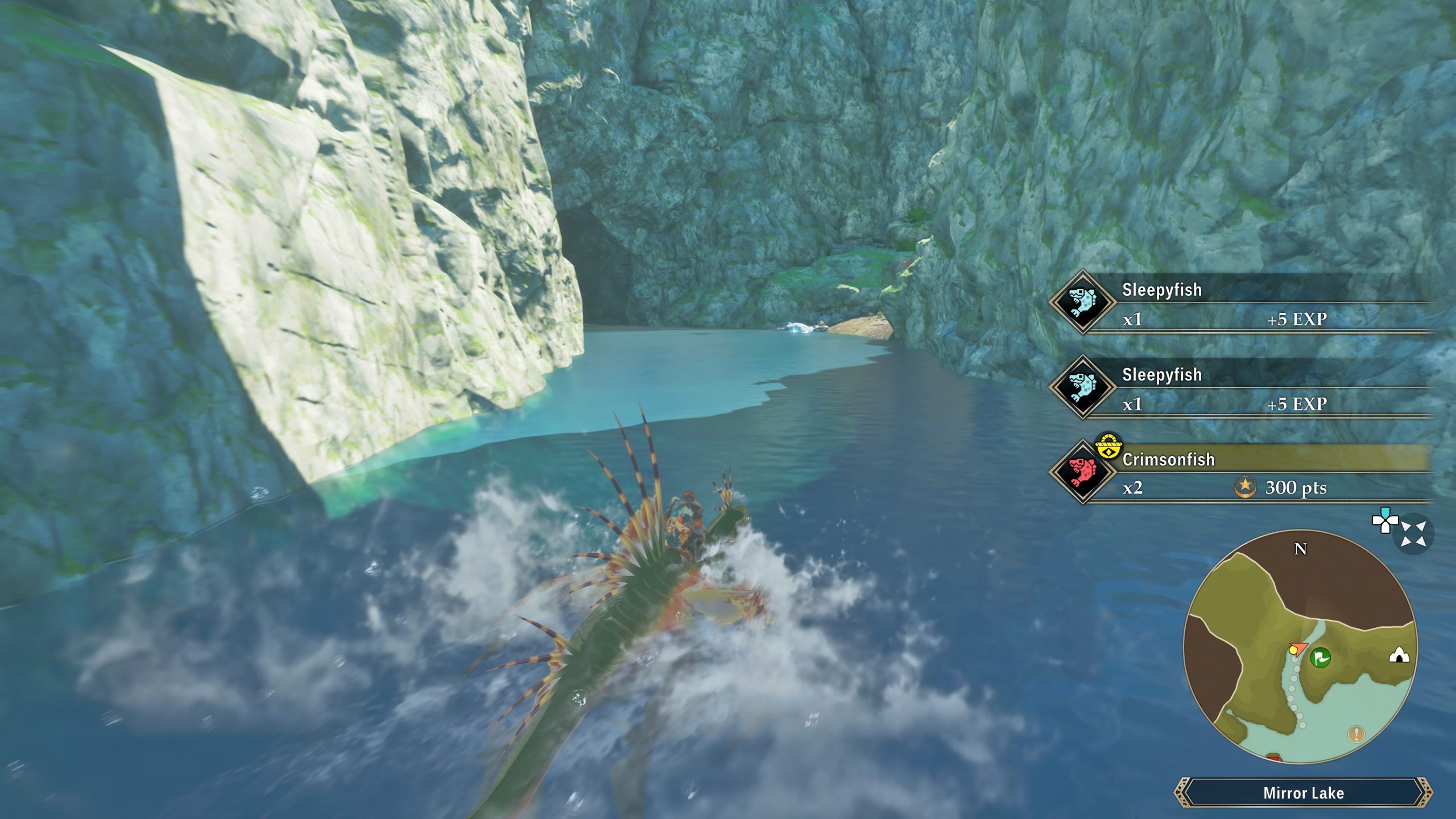The height and width of the screenshot is (819, 1456).
Task: Click the exclamation mark marker on the minimap
Action: (1356, 734)
